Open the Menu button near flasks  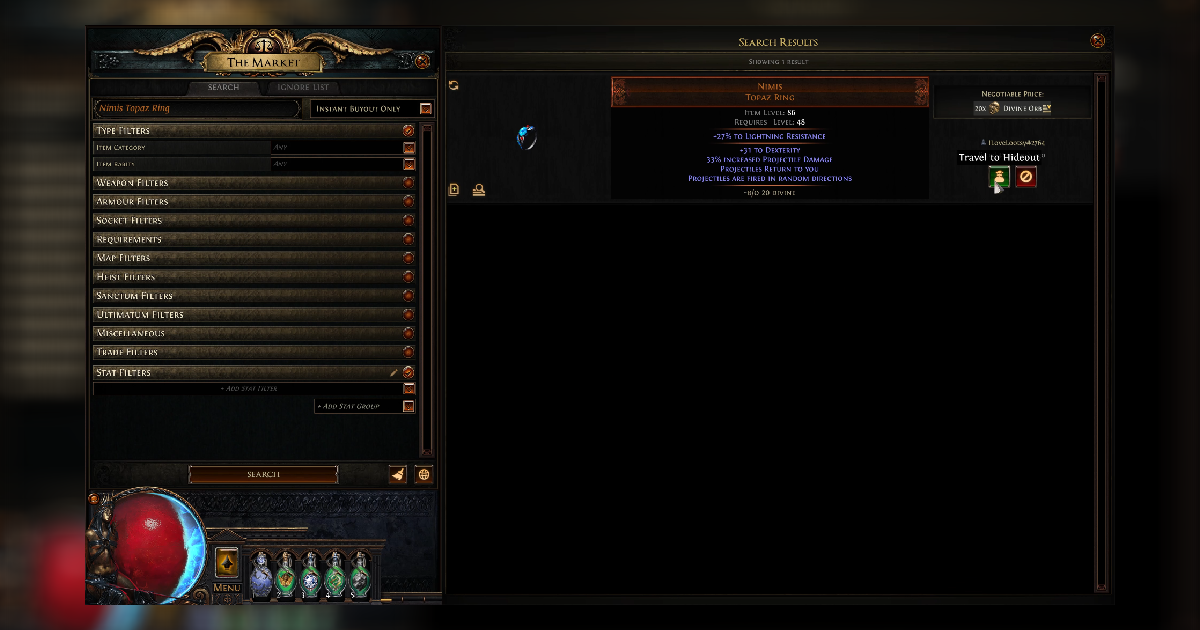click(227, 565)
